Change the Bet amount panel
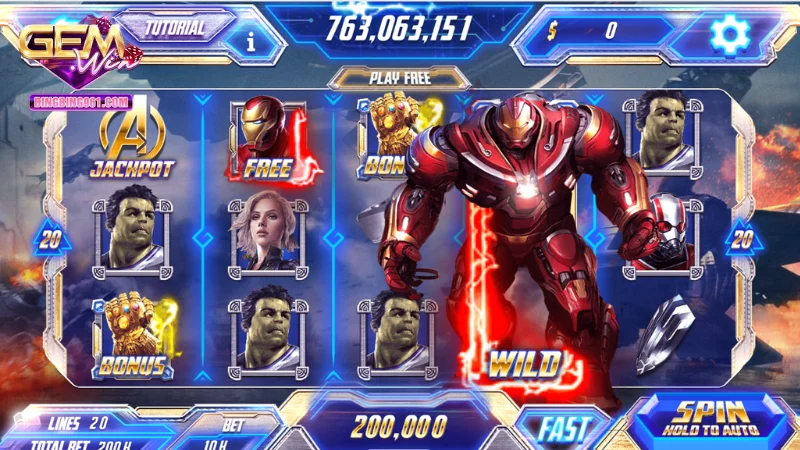The width and height of the screenshot is (800, 450). click(233, 432)
